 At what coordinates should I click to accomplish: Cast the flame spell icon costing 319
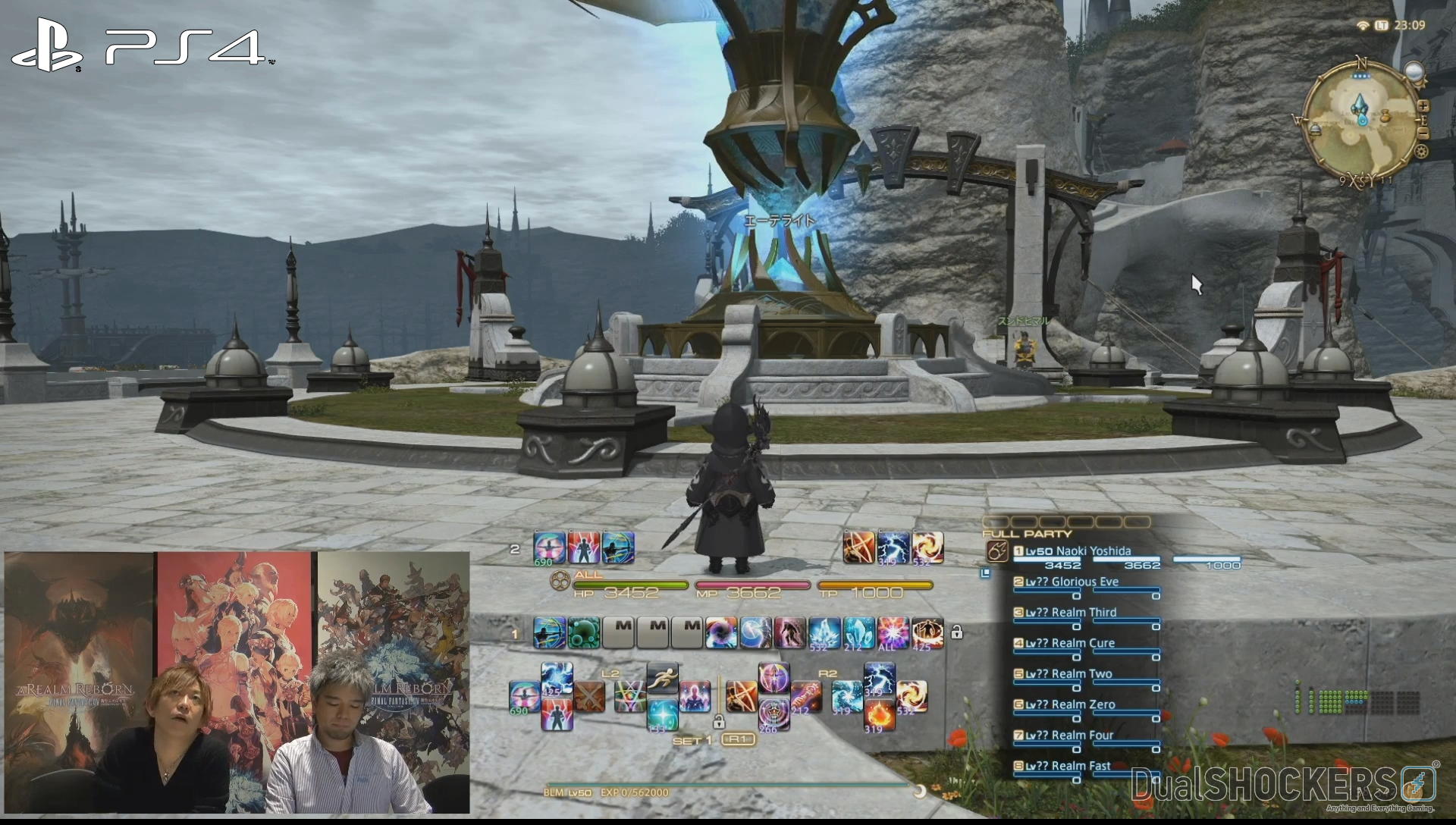pos(879,715)
